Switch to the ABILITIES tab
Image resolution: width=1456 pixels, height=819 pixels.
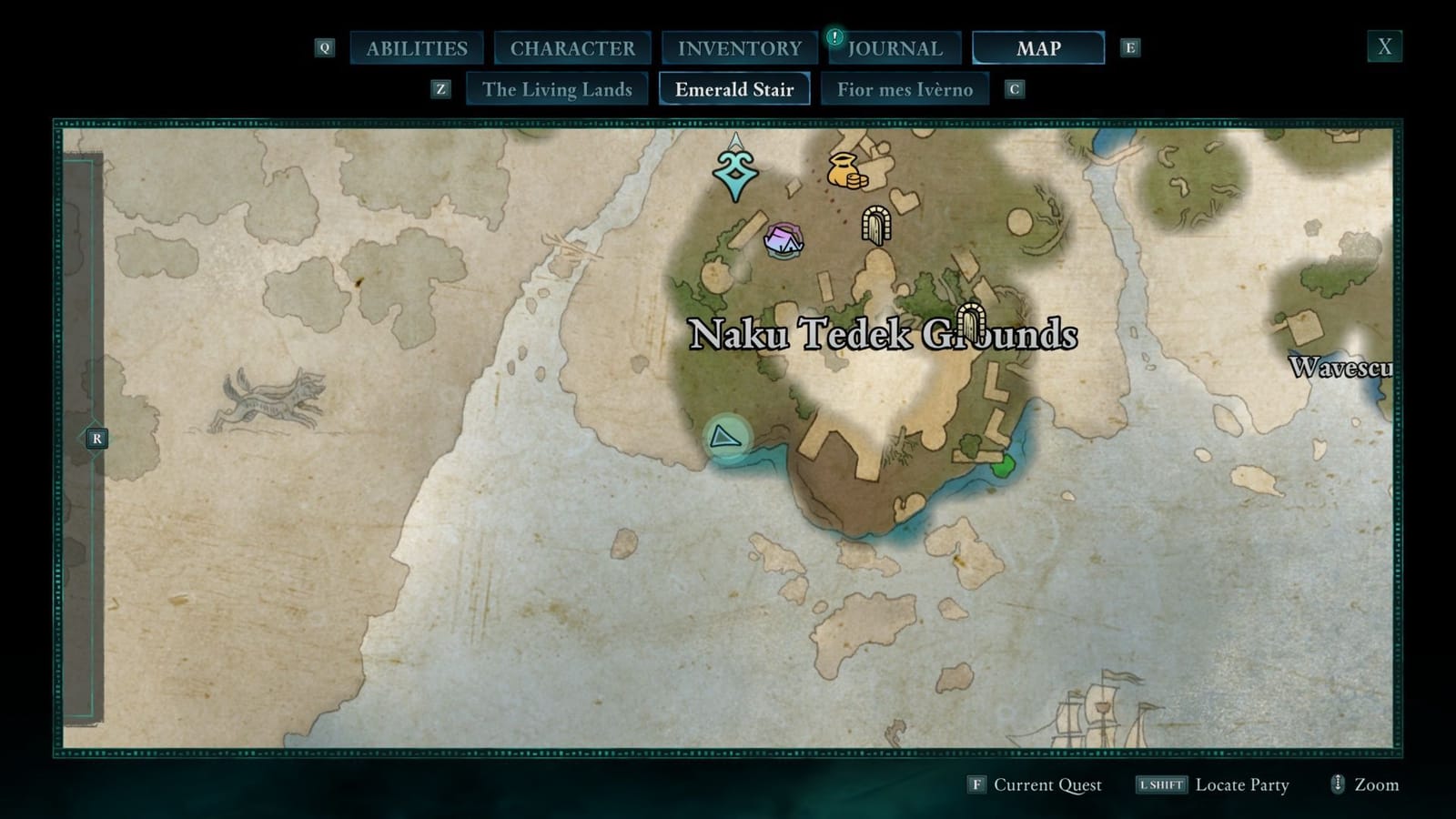pos(417,48)
